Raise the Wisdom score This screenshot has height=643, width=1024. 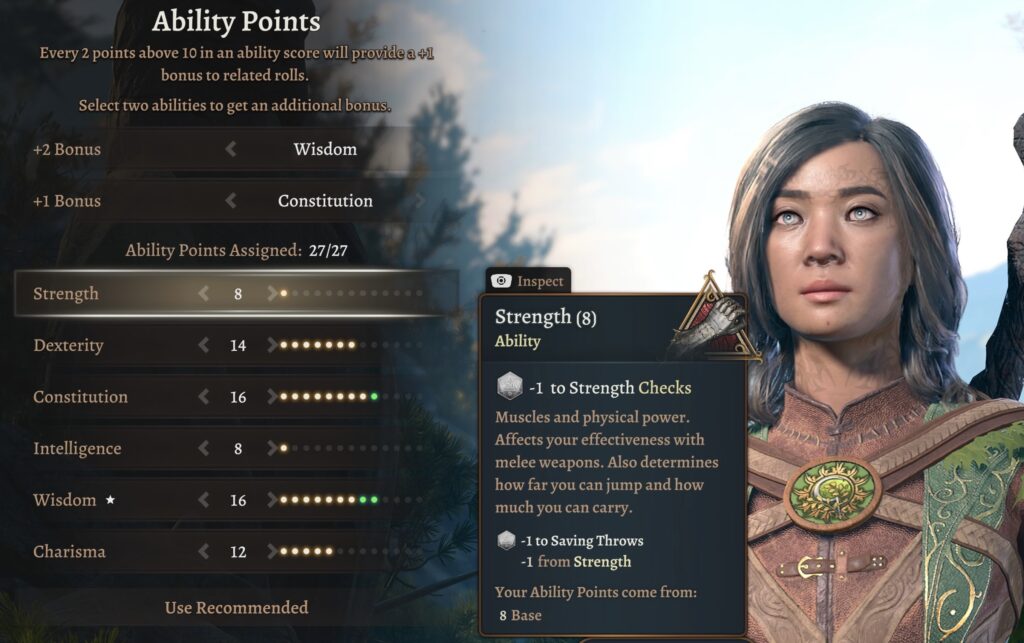(x=272, y=500)
